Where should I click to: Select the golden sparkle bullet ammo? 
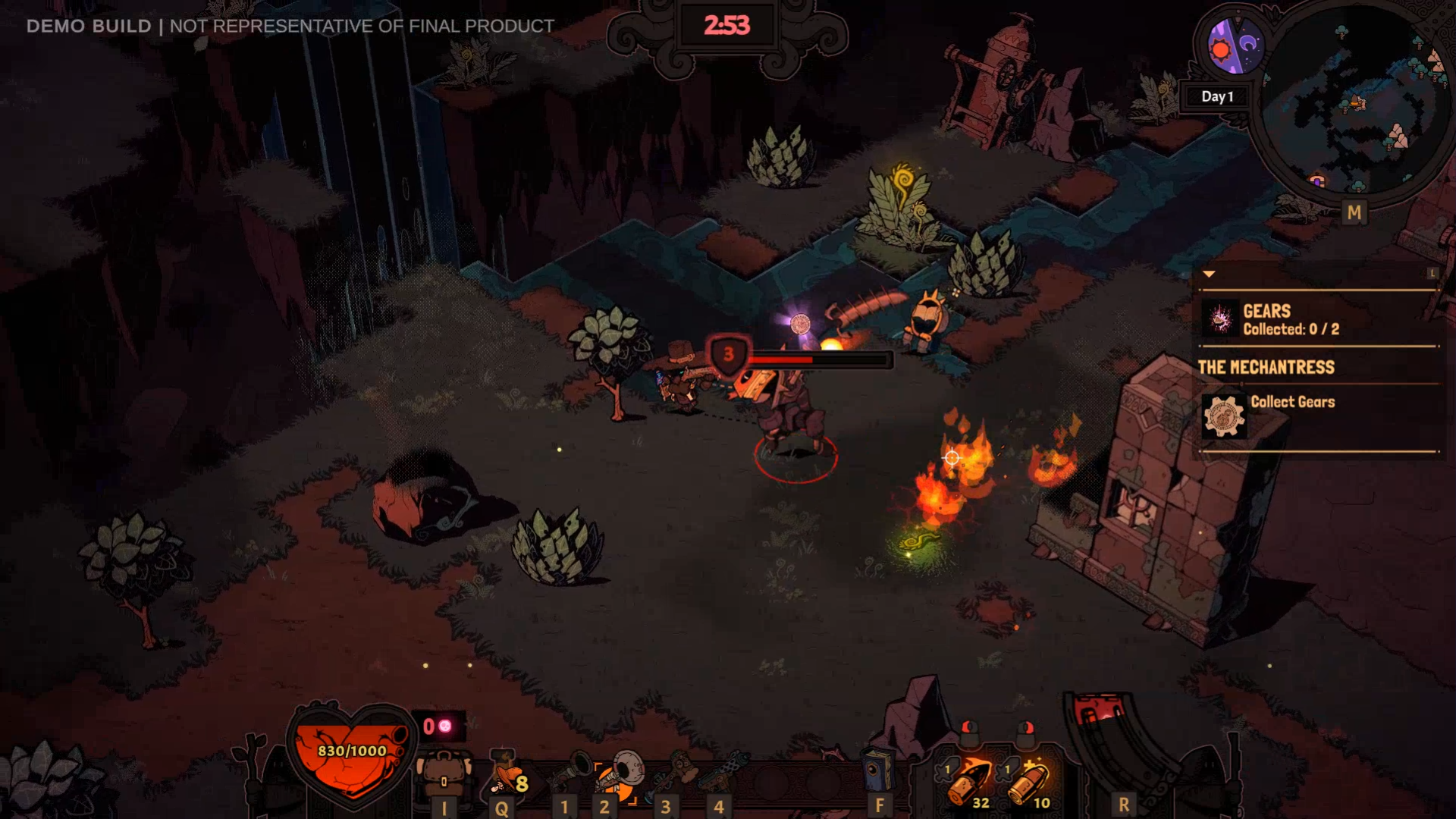[1030, 781]
